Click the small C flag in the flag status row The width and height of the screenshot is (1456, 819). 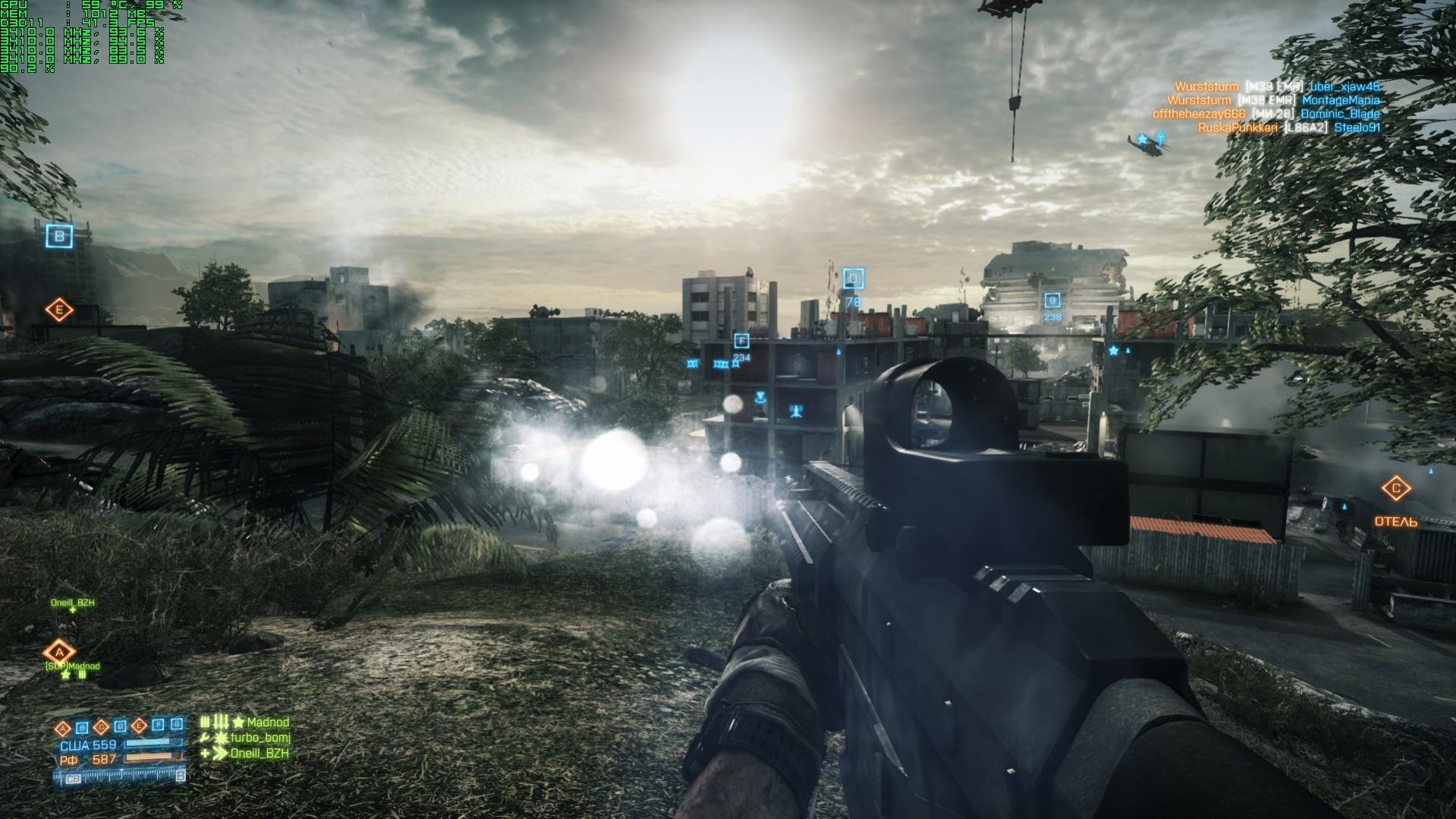[101, 727]
